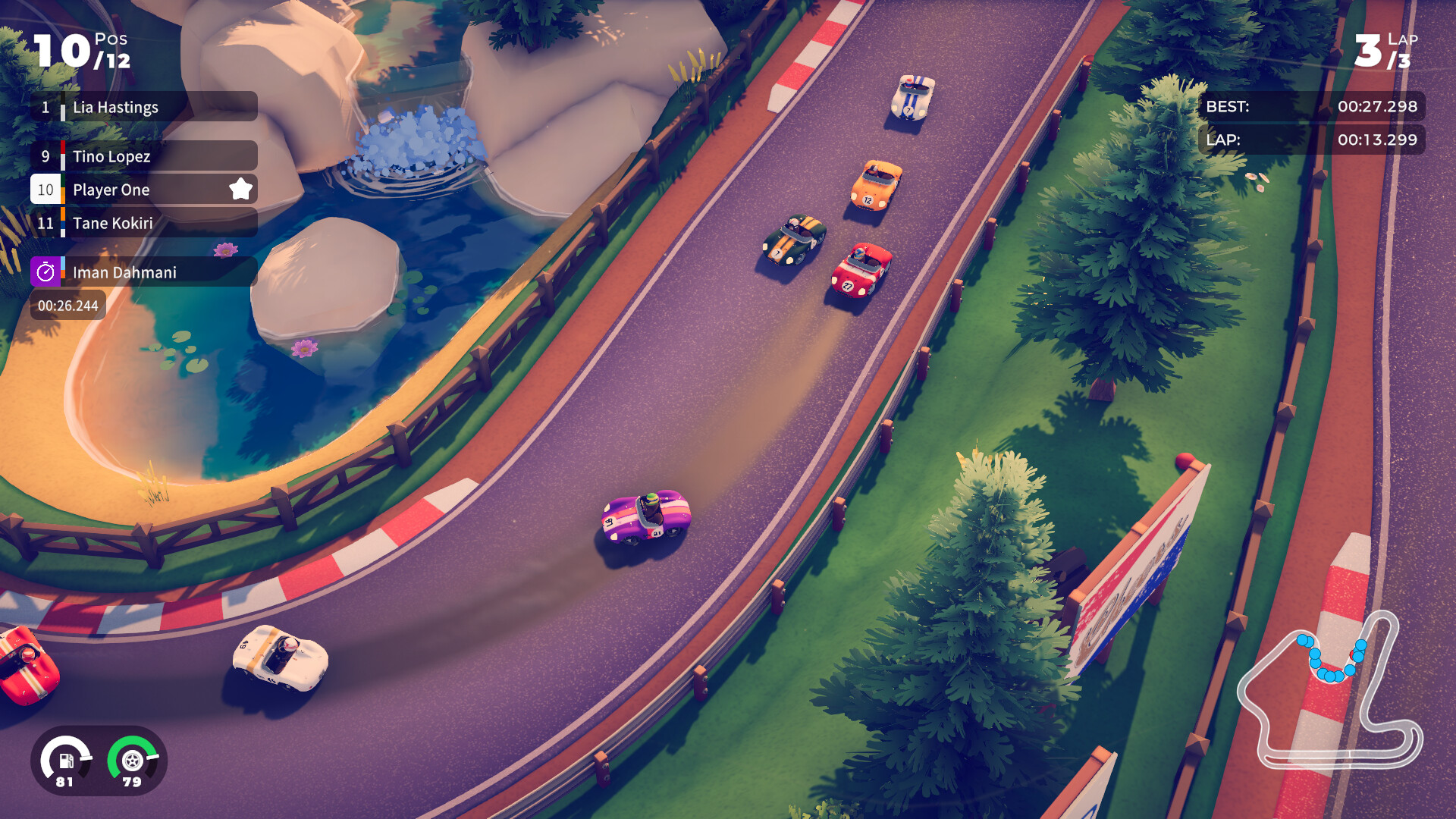
Task: Click the purple car number 91
Action: tap(646, 514)
